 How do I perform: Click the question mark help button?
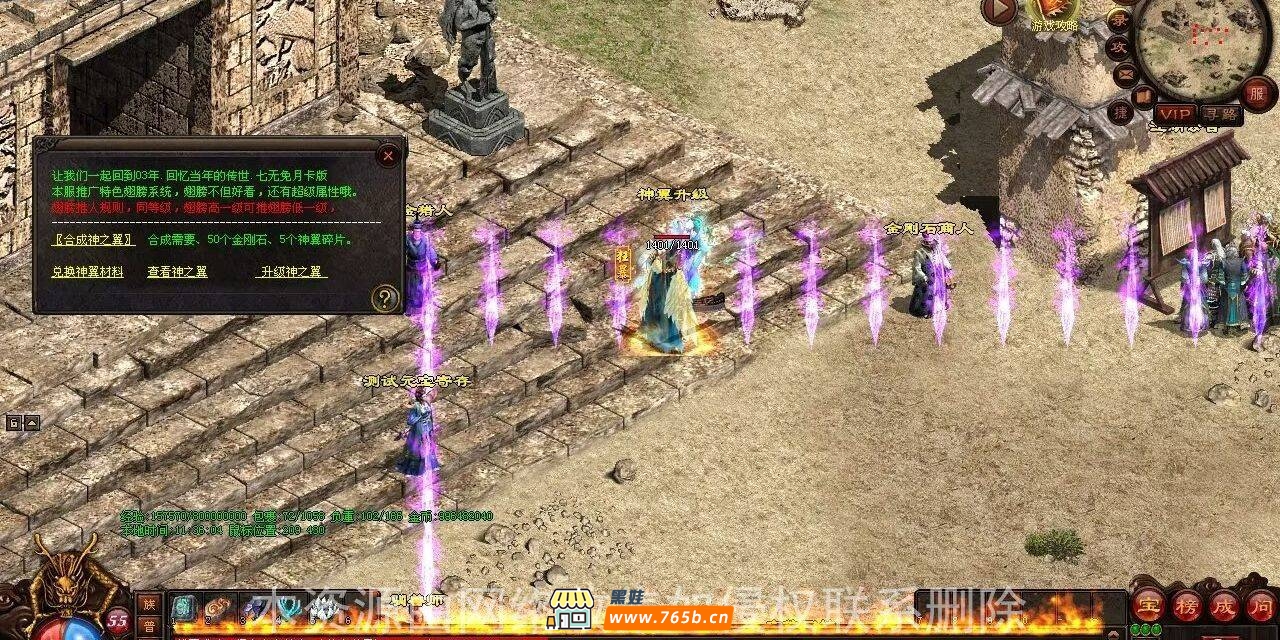385,297
